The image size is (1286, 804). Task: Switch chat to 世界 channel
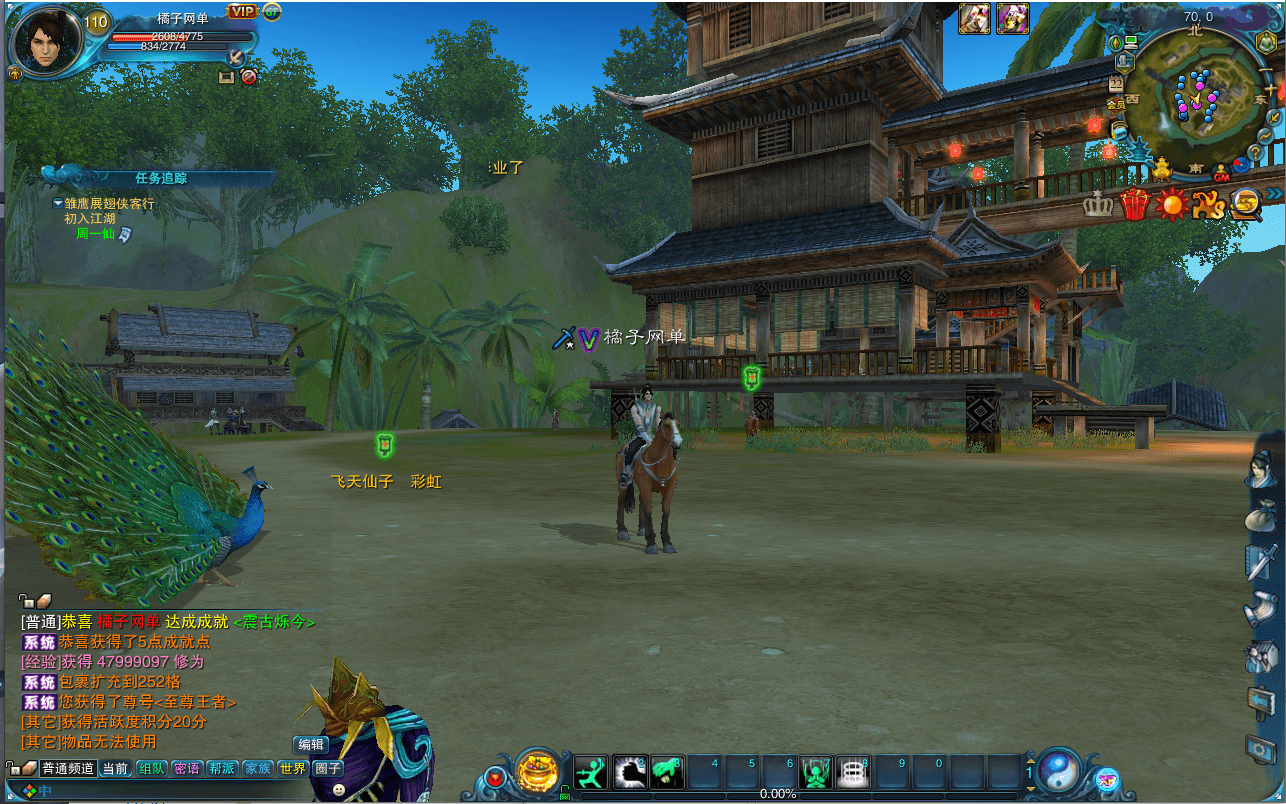(292, 768)
